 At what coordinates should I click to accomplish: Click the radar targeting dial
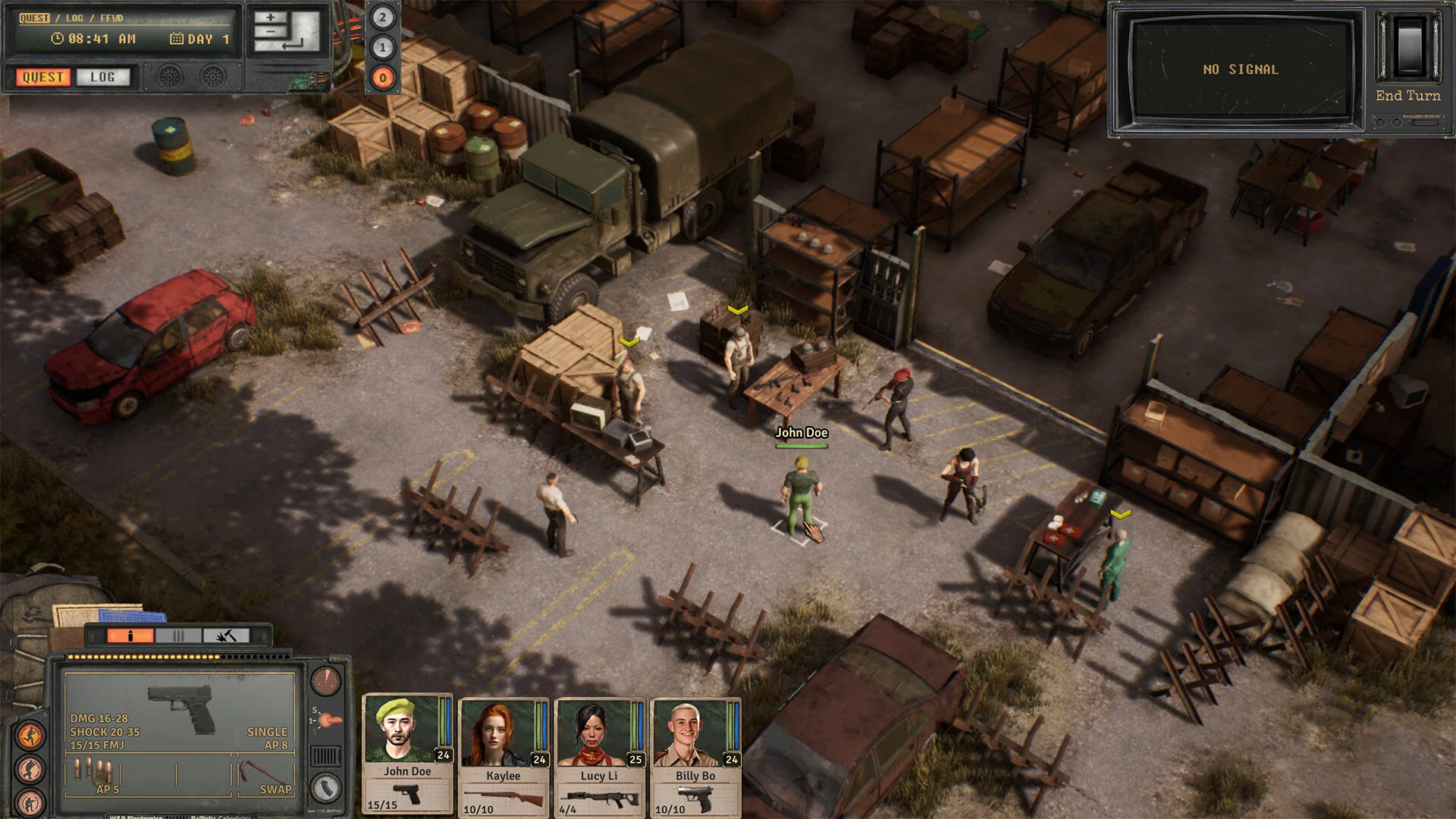[326, 680]
